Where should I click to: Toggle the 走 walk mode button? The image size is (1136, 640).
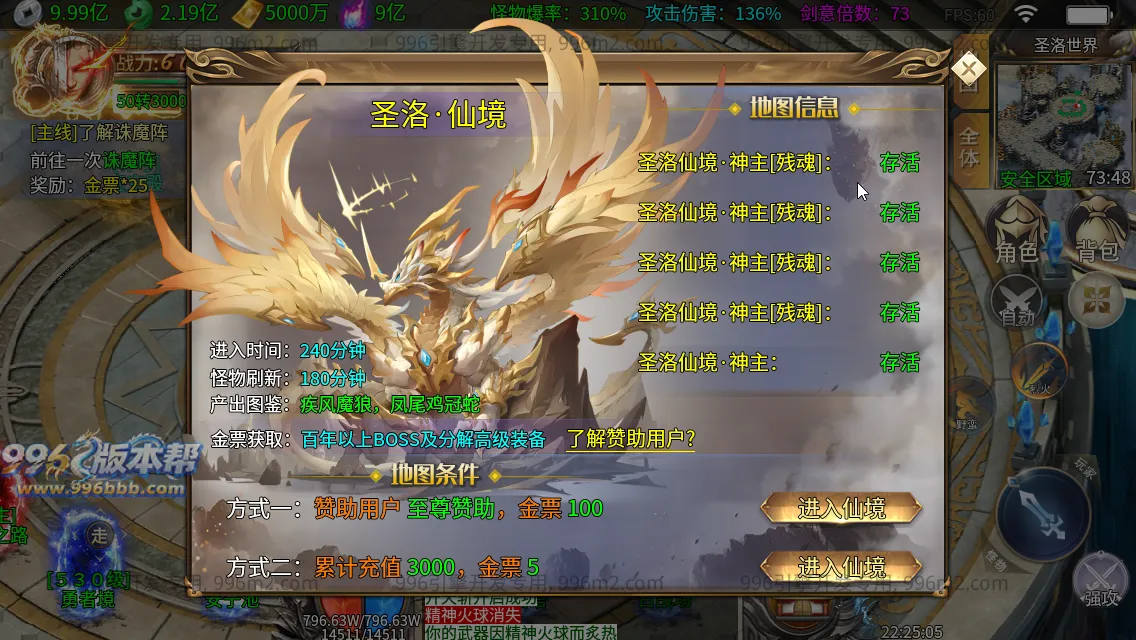[99, 534]
